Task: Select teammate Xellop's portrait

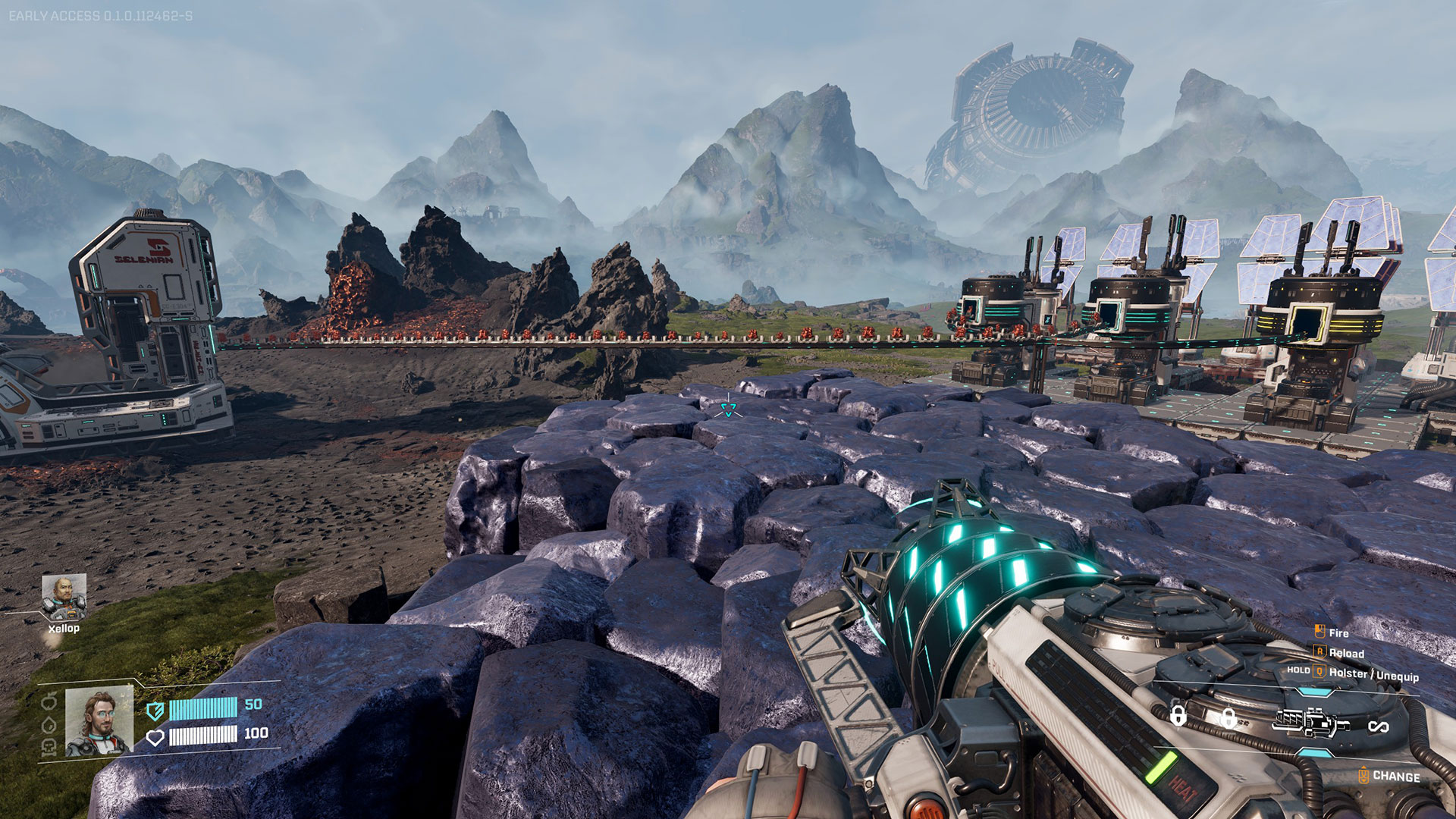Action: point(64,598)
